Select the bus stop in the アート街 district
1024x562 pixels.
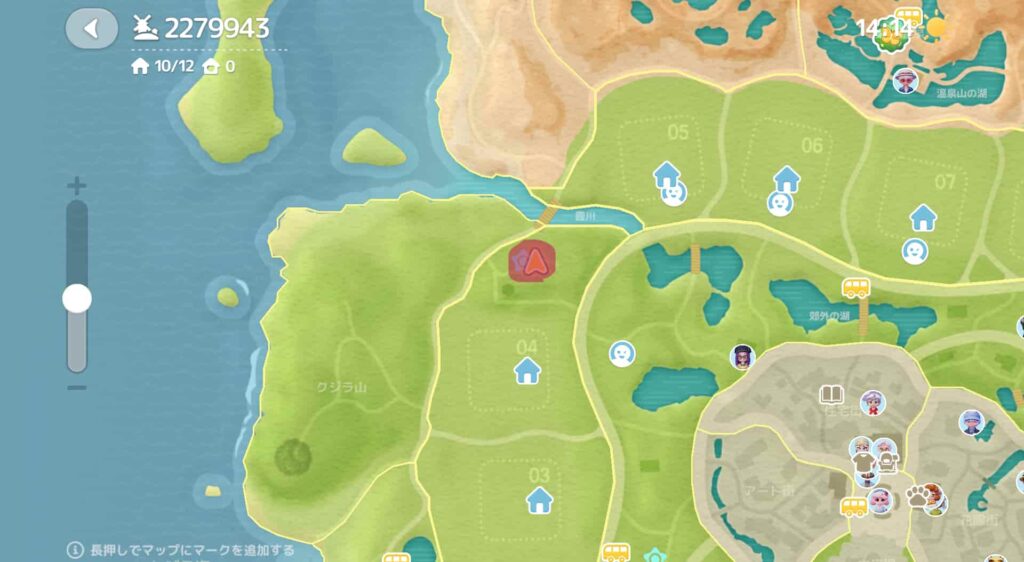click(x=854, y=506)
